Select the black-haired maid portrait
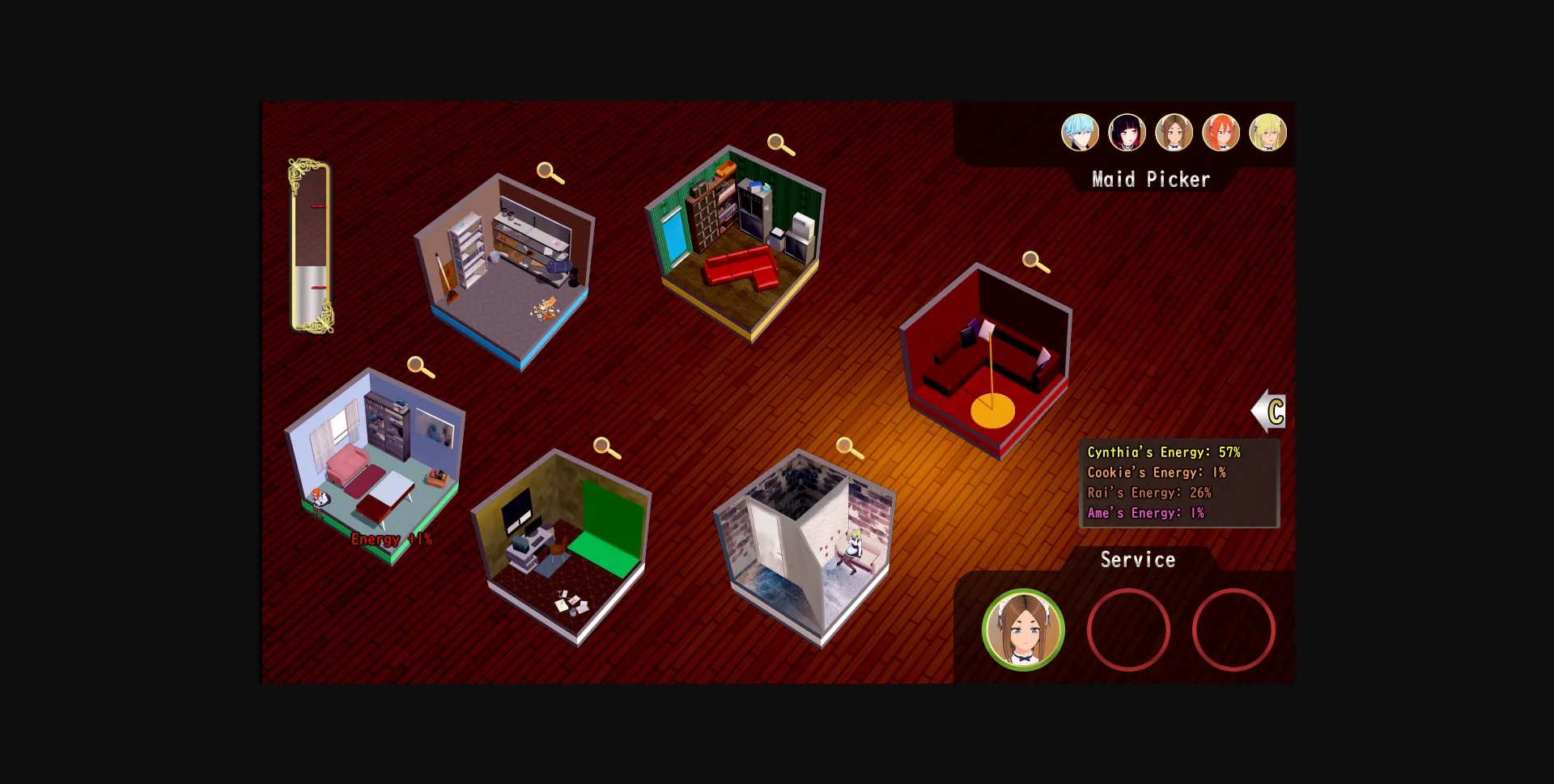The width and height of the screenshot is (1554, 784). pyautogui.click(x=1127, y=132)
